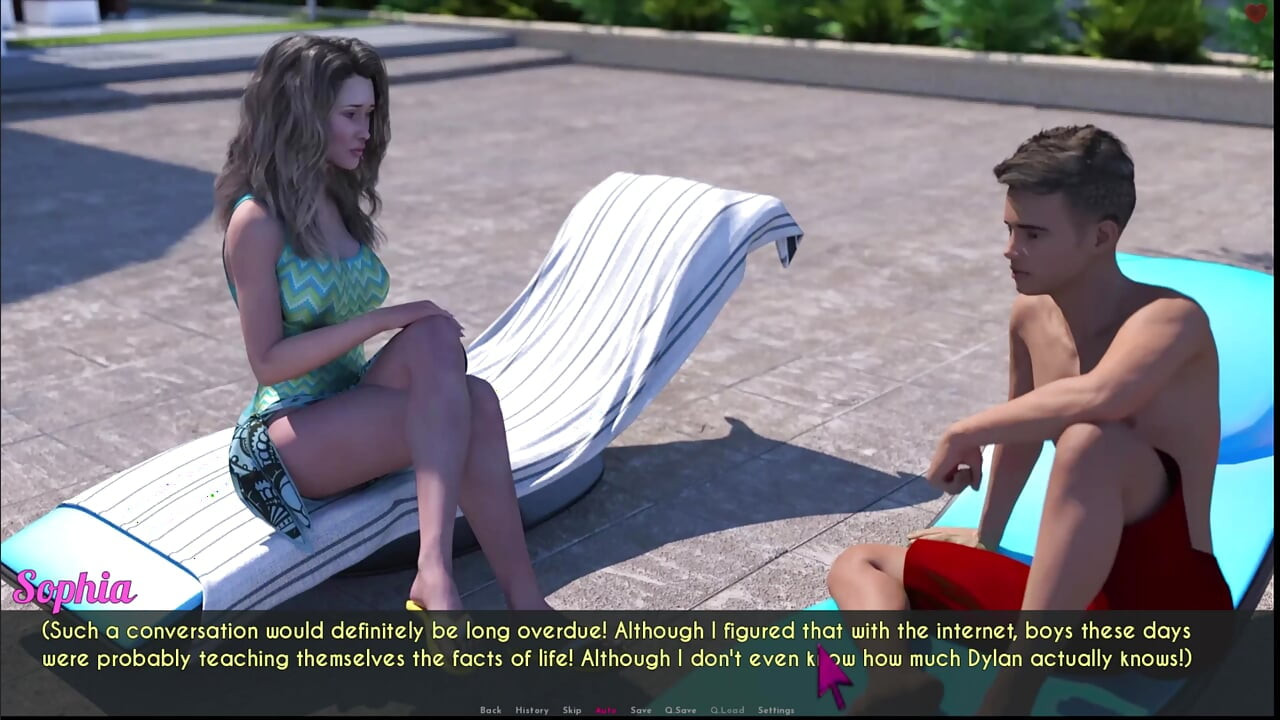Enable Skip mode to fast-forward dialogue
Image resolution: width=1280 pixels, height=720 pixels.
(x=572, y=709)
